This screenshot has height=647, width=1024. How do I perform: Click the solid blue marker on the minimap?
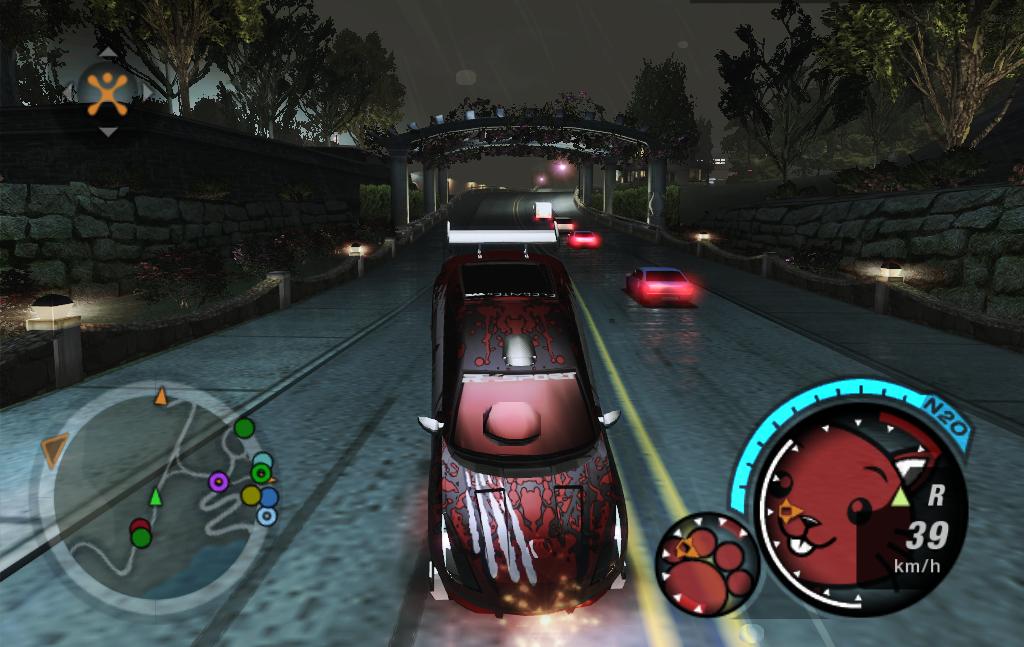click(x=268, y=496)
